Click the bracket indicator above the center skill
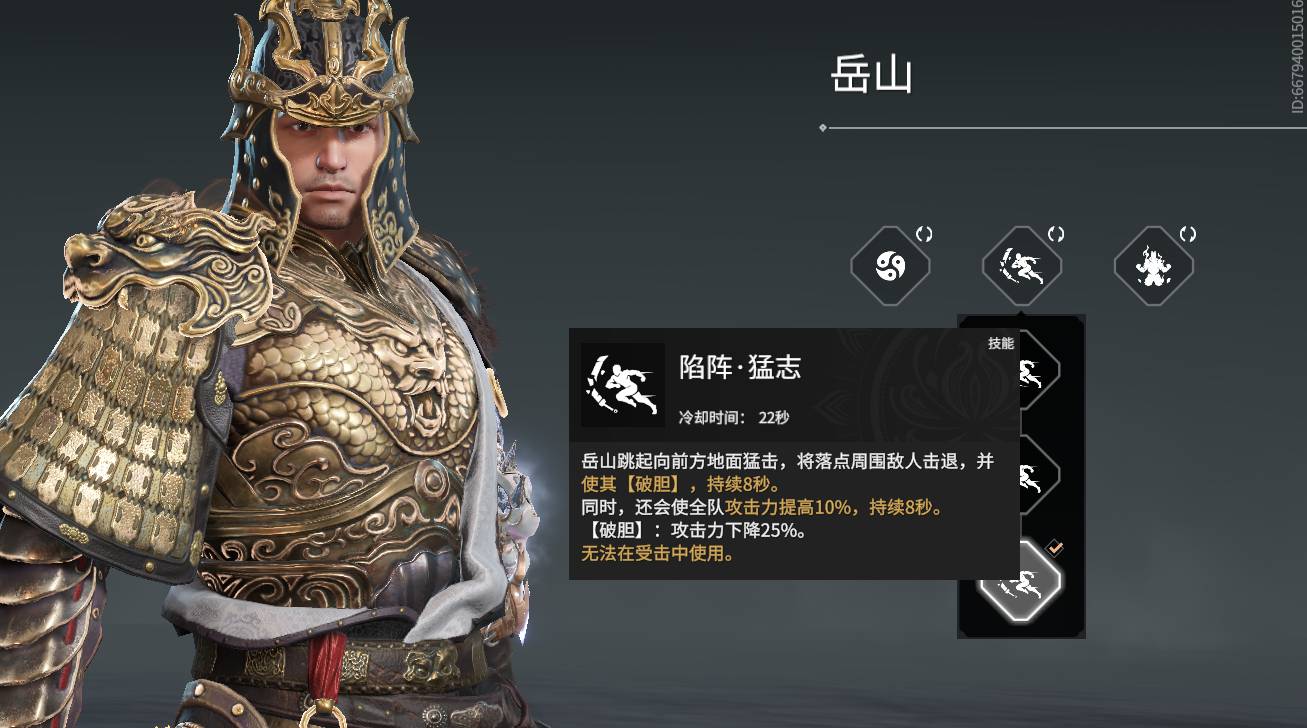 click(x=1054, y=233)
